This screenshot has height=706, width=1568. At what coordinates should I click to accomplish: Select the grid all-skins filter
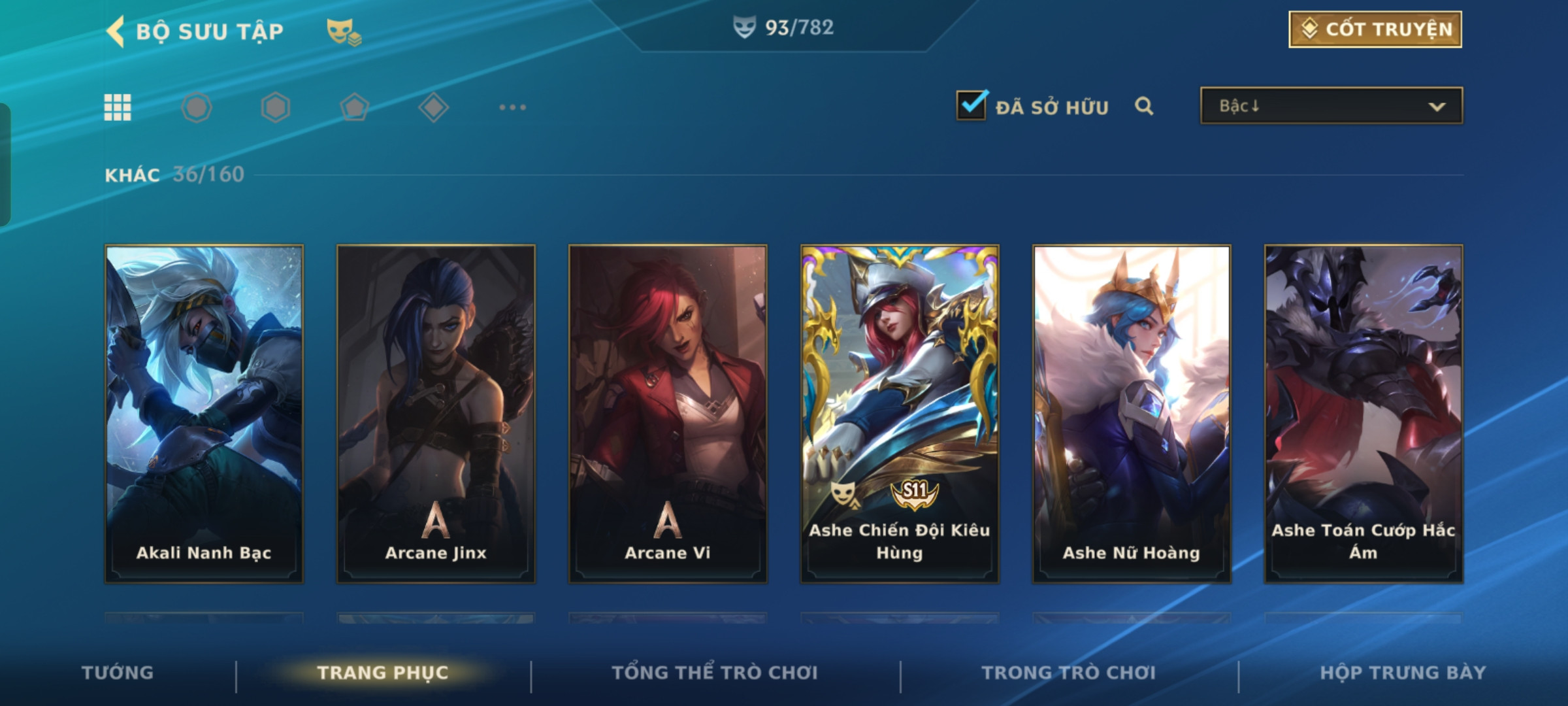point(118,107)
